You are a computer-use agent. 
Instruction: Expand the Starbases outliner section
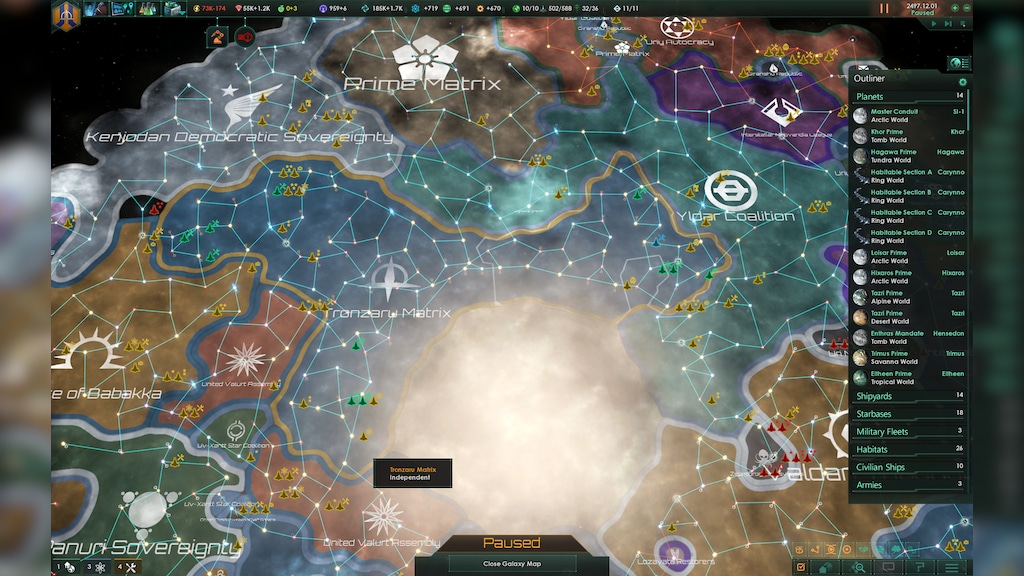coord(908,413)
